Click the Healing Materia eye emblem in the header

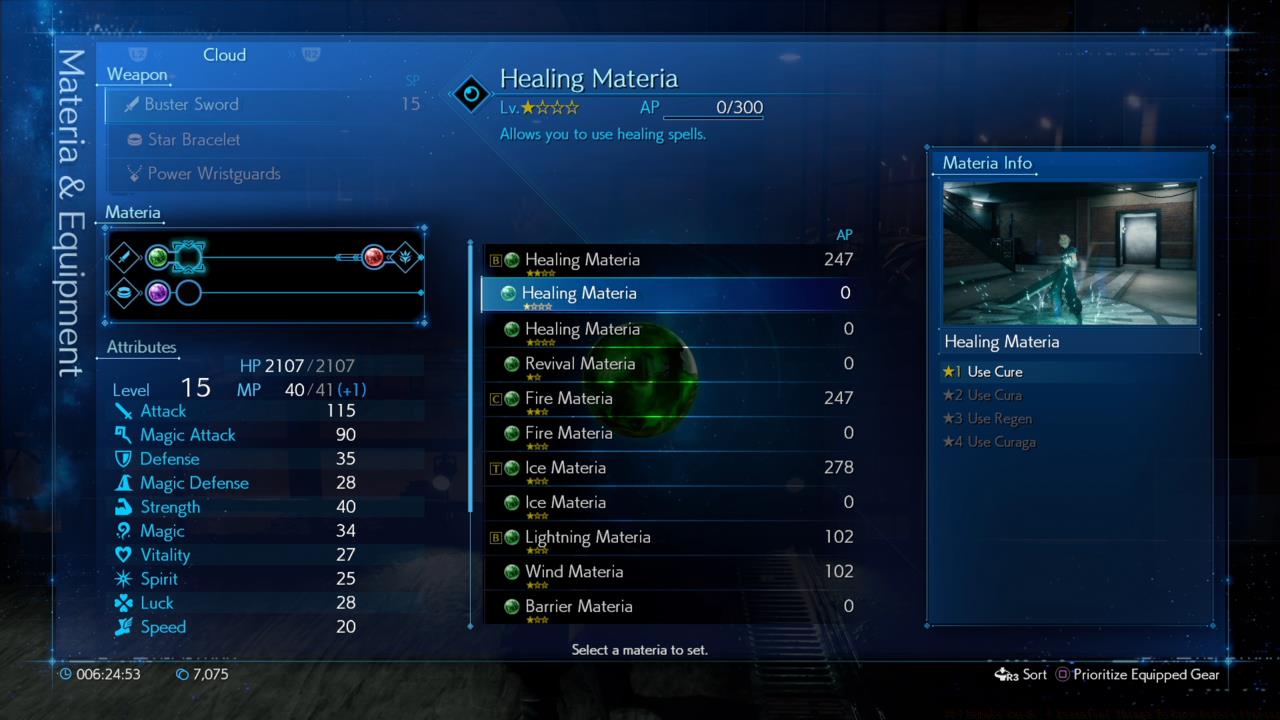tap(470, 92)
